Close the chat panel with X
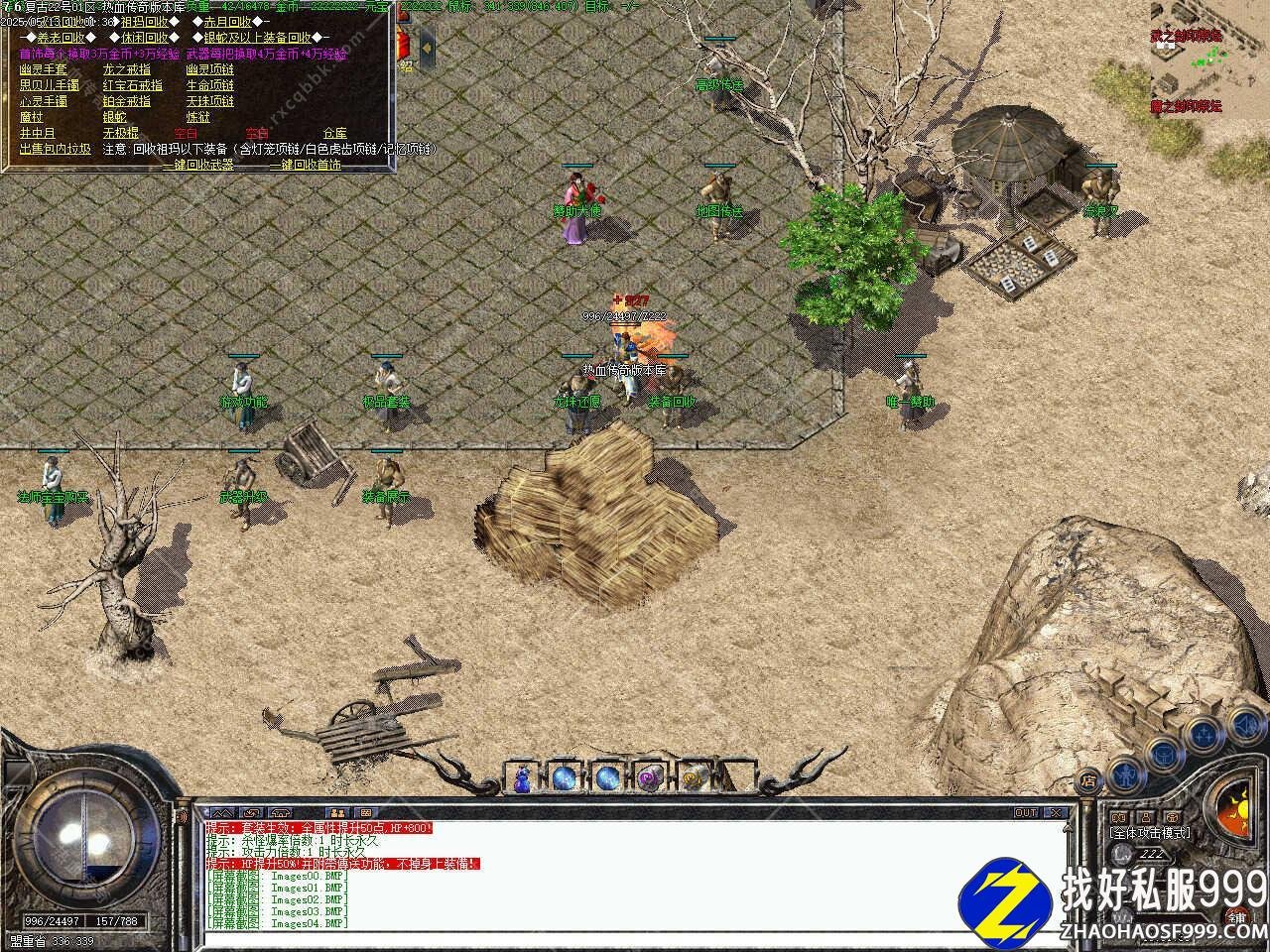 [x=1055, y=813]
